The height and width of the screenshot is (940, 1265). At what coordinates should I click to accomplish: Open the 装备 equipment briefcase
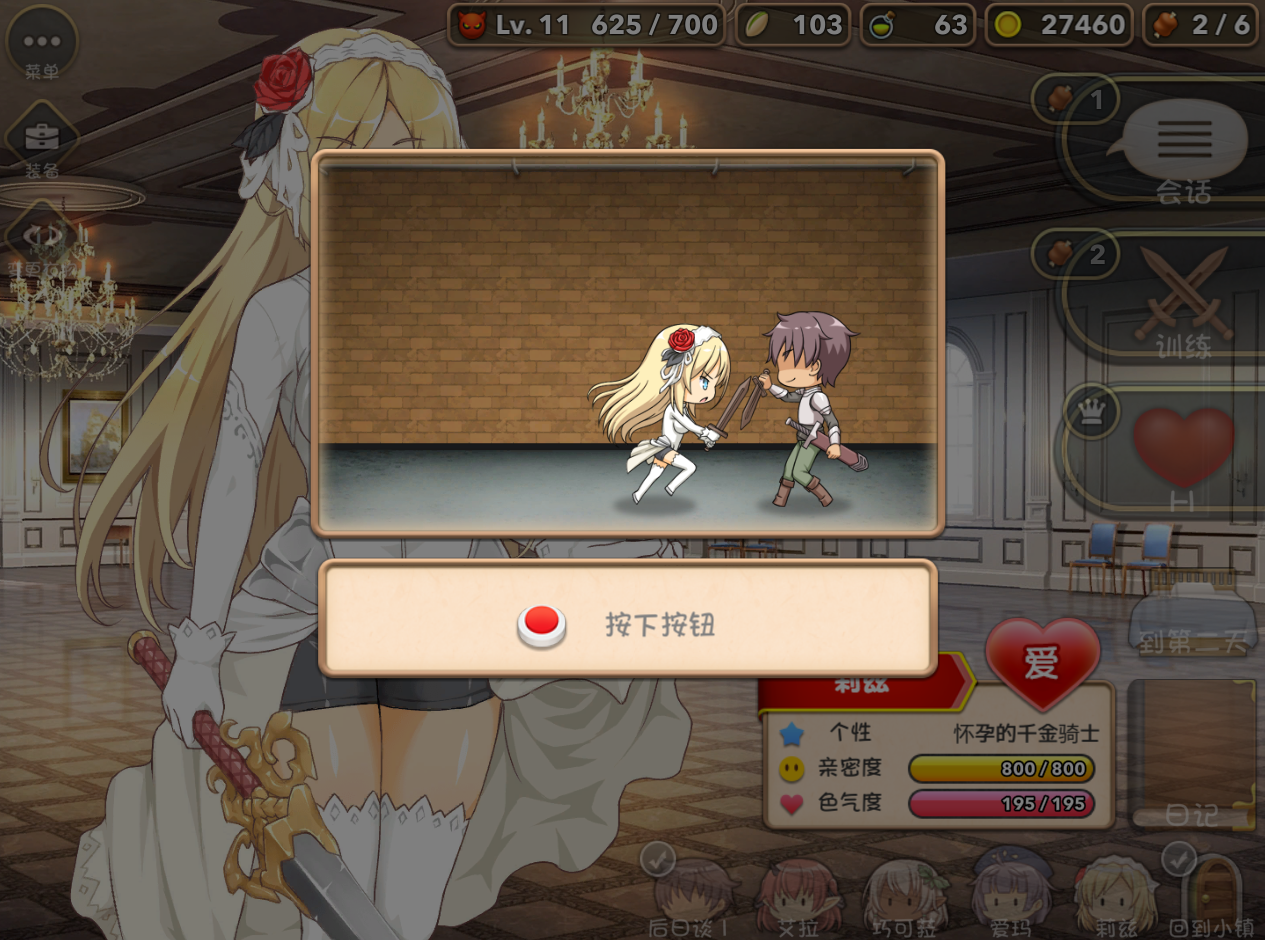(42, 139)
